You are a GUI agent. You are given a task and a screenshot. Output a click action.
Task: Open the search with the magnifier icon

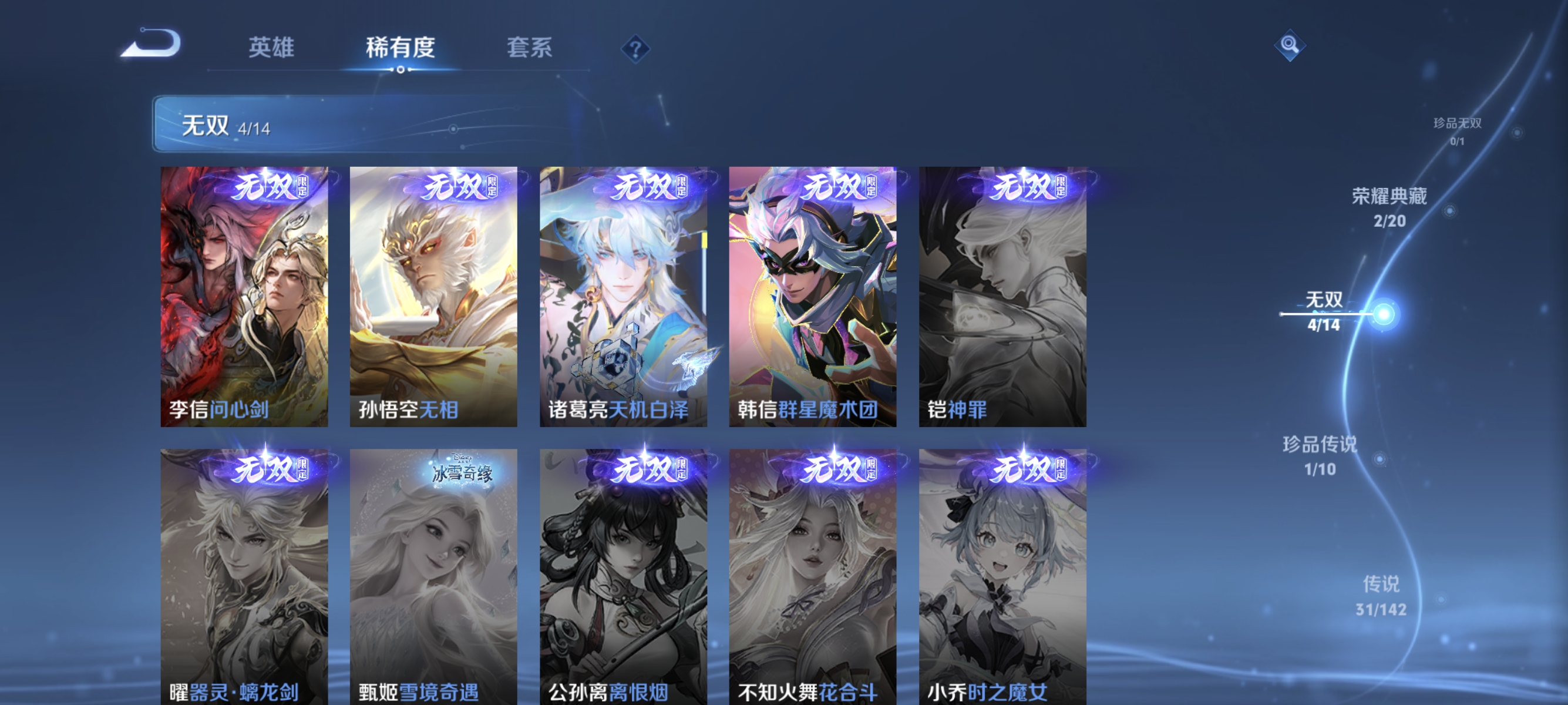(1291, 45)
